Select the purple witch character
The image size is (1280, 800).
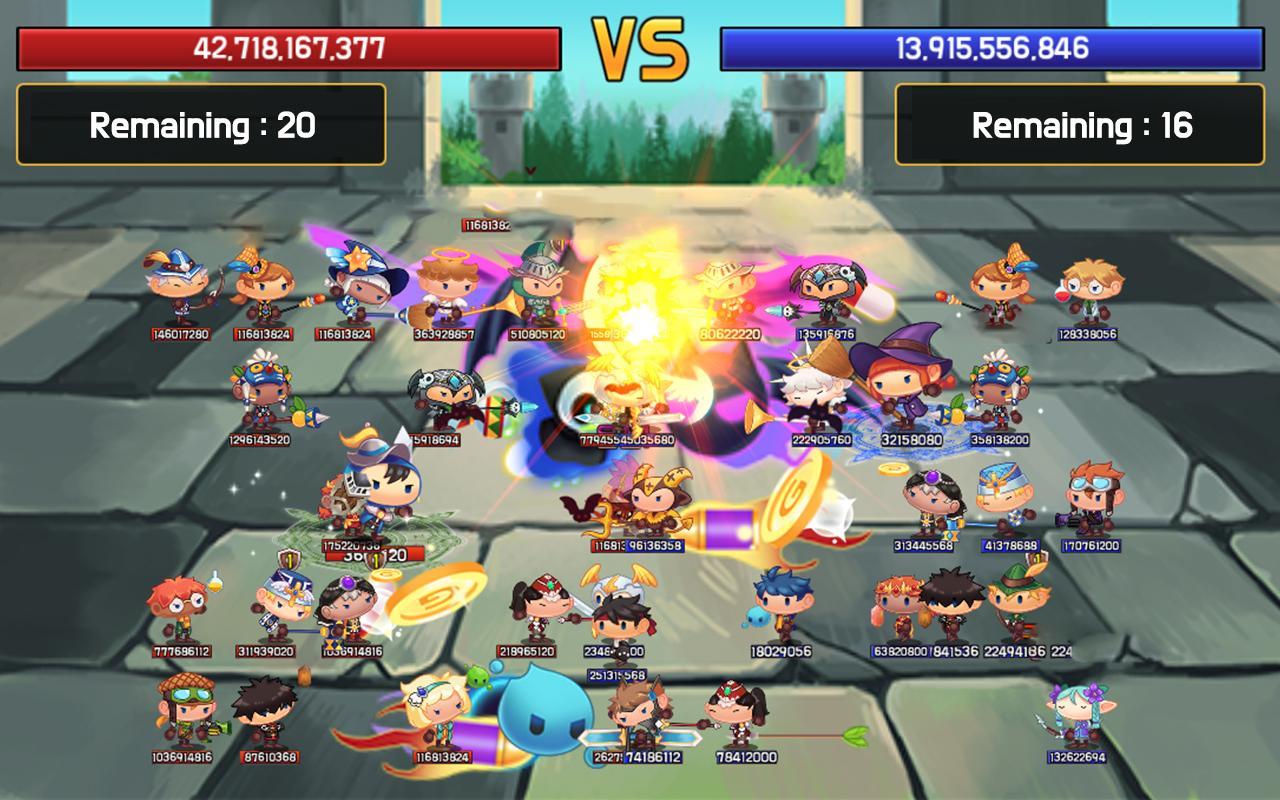point(895,390)
